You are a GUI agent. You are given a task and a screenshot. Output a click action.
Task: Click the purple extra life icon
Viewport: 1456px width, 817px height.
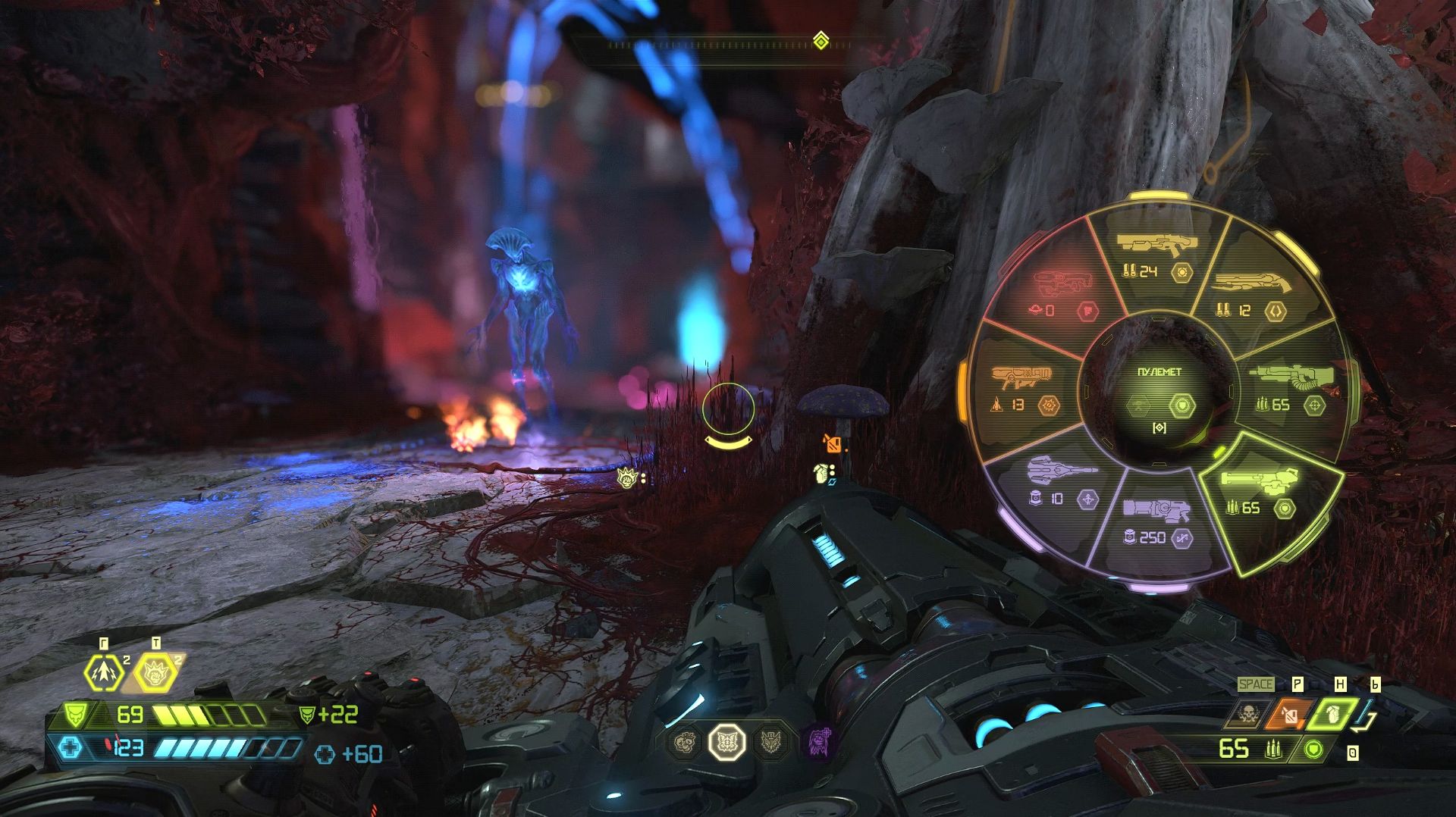pyautogui.click(x=820, y=740)
